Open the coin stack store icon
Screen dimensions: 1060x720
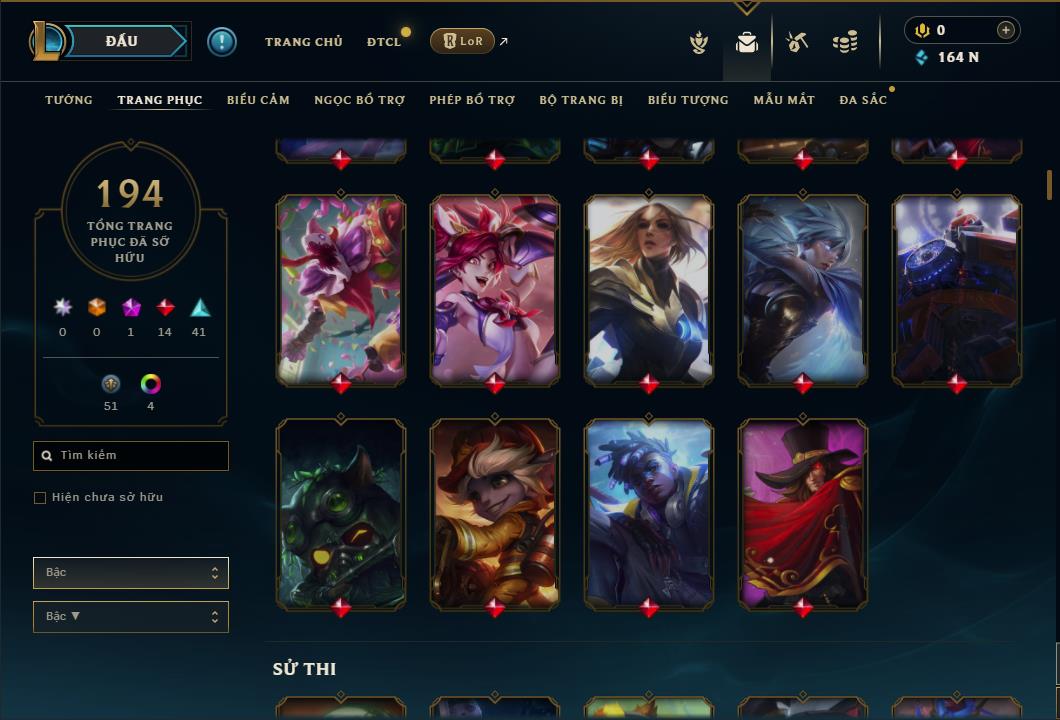click(x=845, y=42)
